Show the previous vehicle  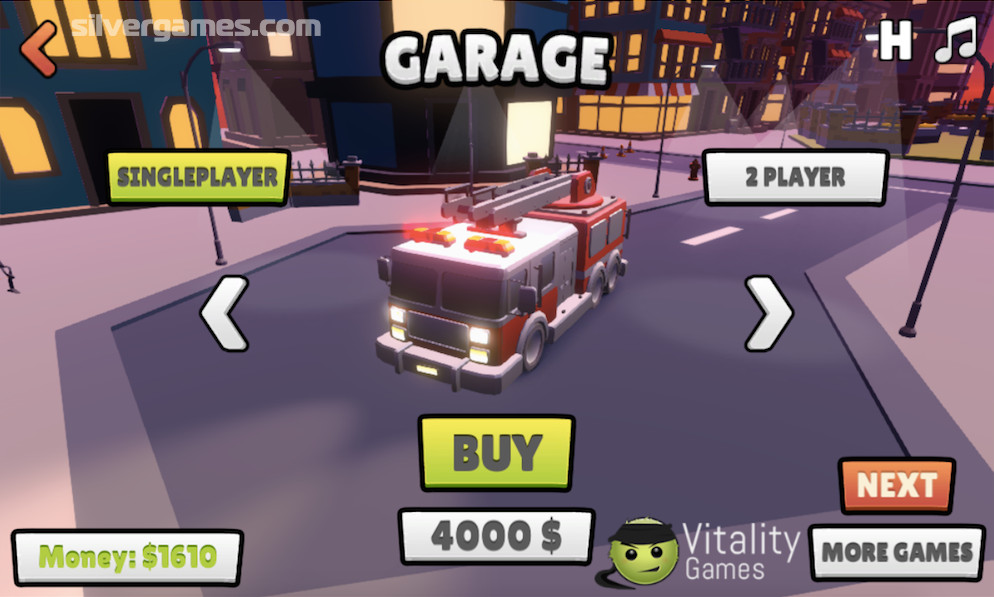[x=224, y=314]
